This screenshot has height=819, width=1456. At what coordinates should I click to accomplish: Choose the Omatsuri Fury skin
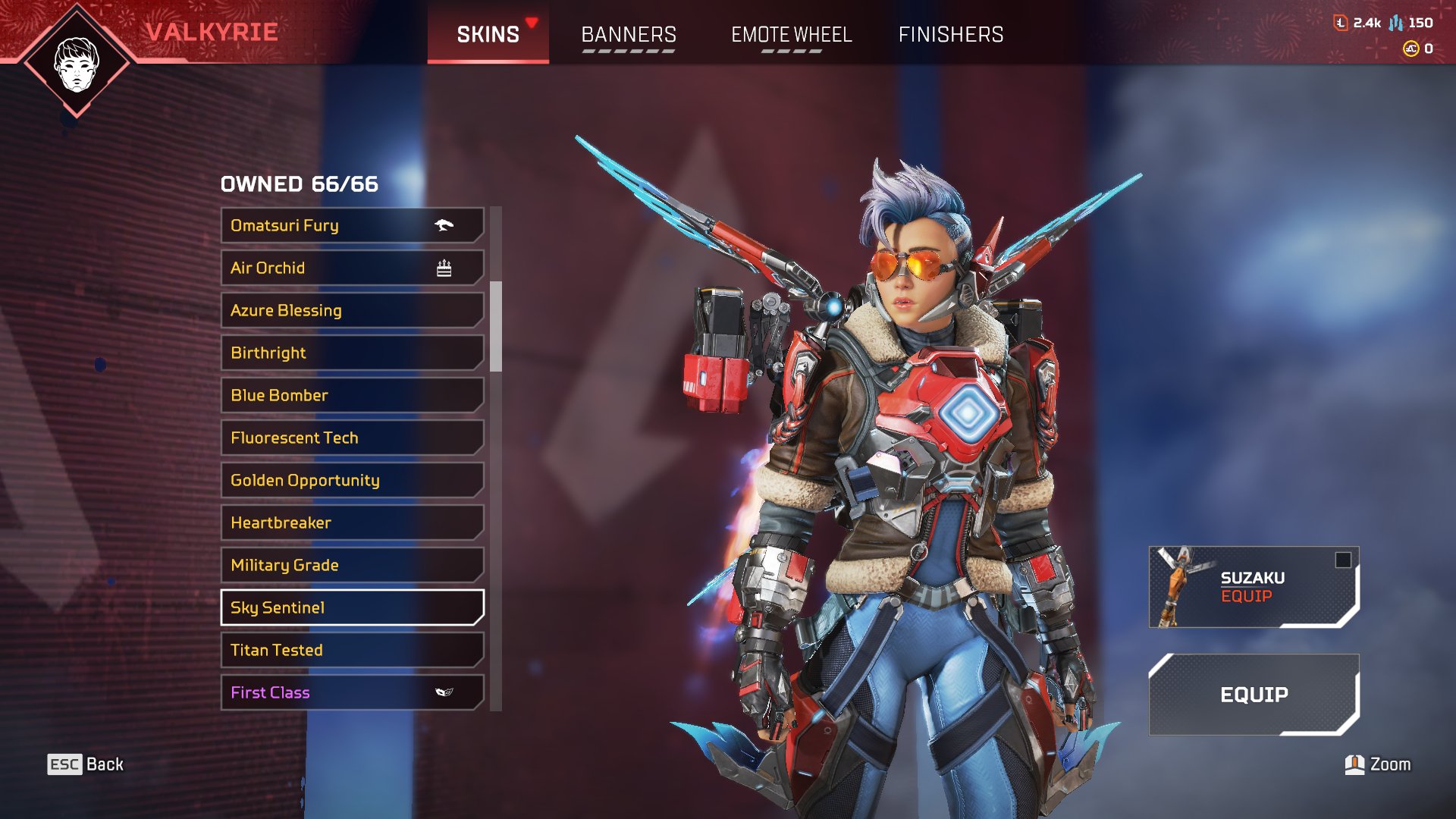click(352, 225)
